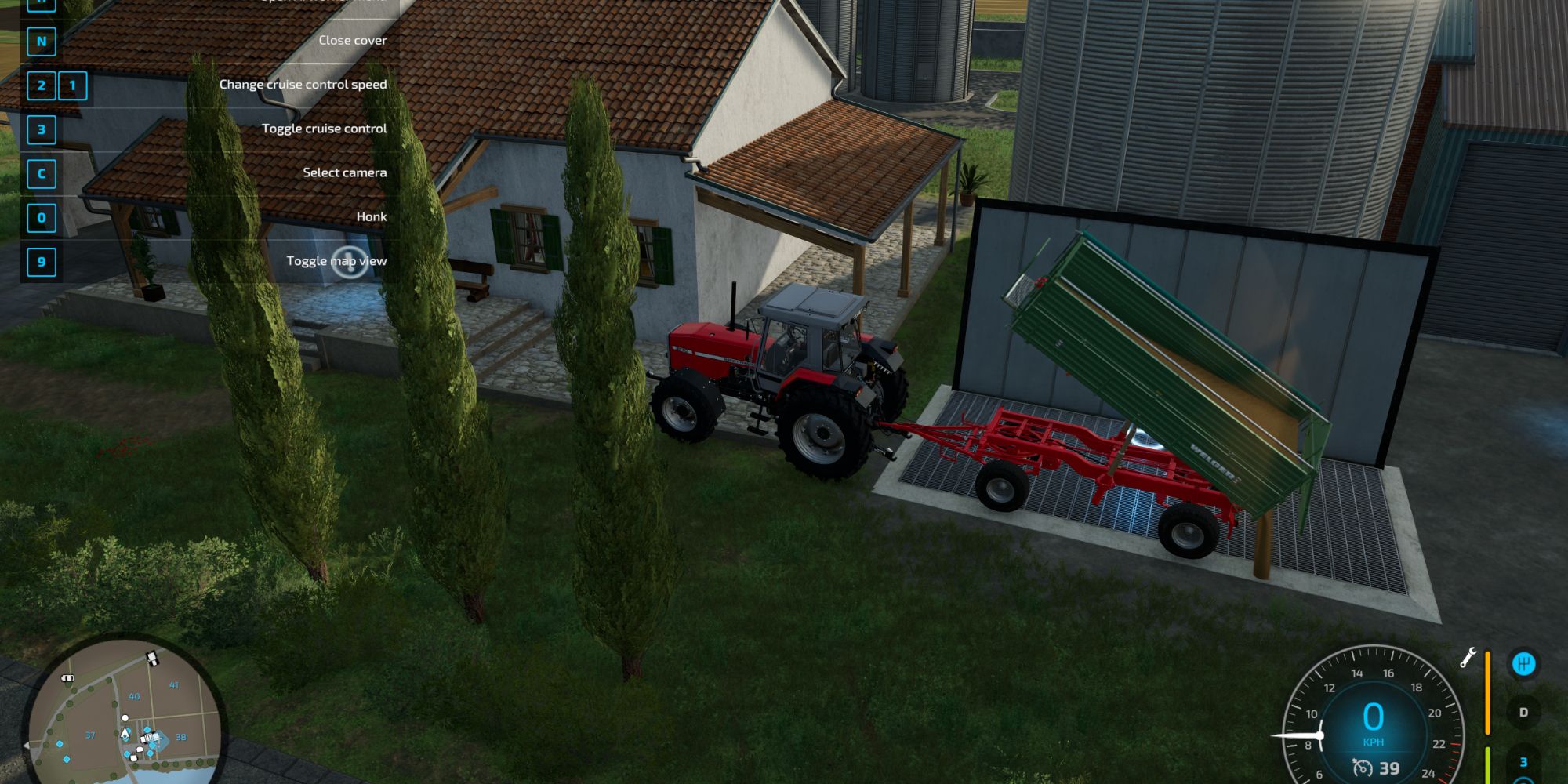Activate Close cover
Screen dimensions: 1568x784
353,40
